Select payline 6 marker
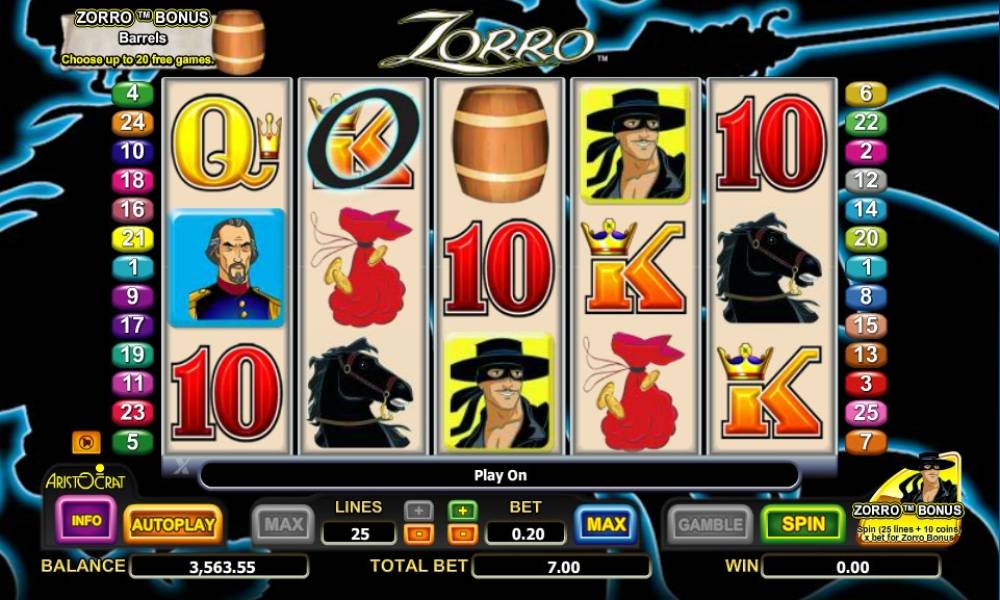The image size is (1000, 600). coord(866,95)
